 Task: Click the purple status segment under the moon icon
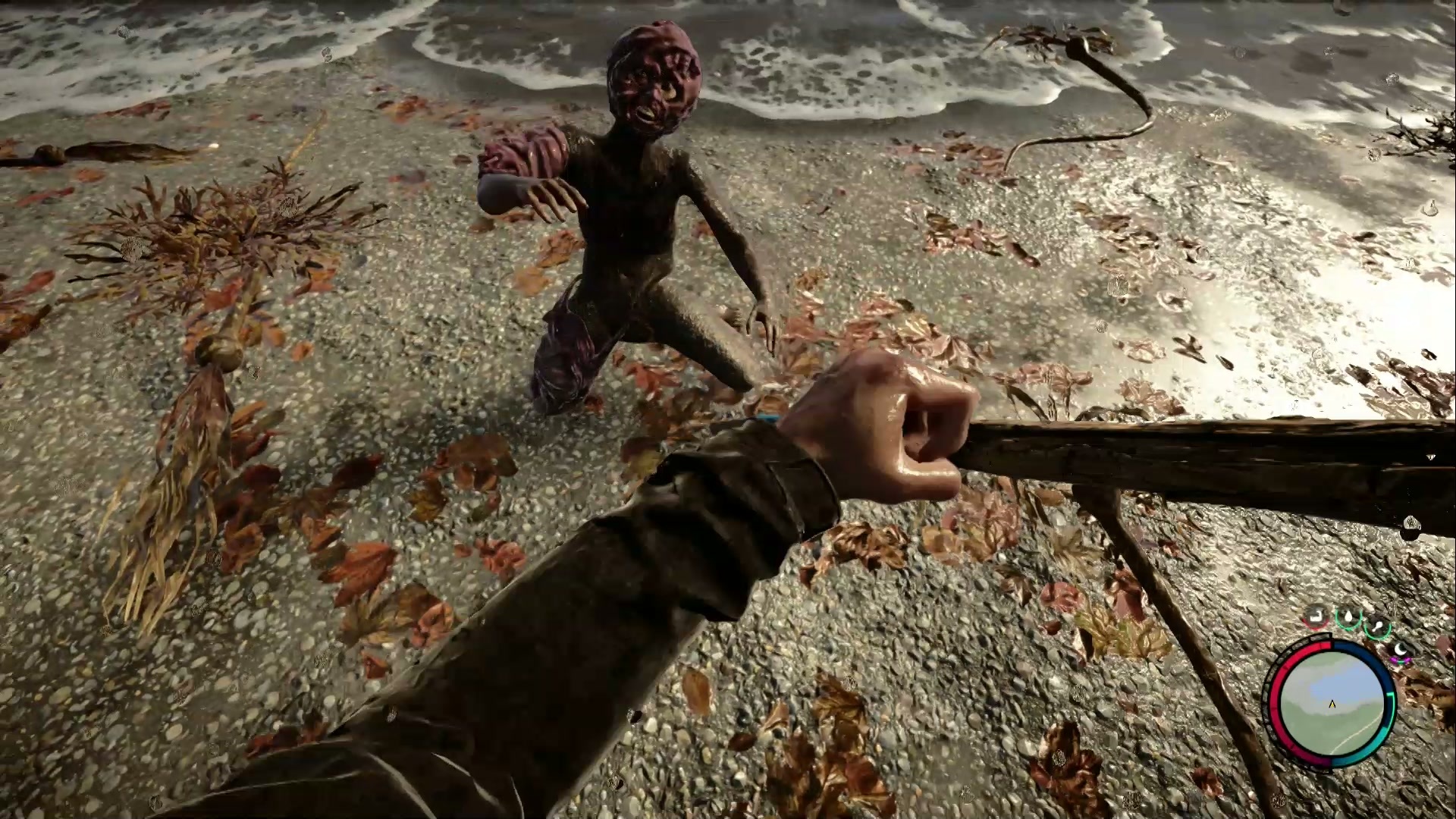(x=1398, y=659)
